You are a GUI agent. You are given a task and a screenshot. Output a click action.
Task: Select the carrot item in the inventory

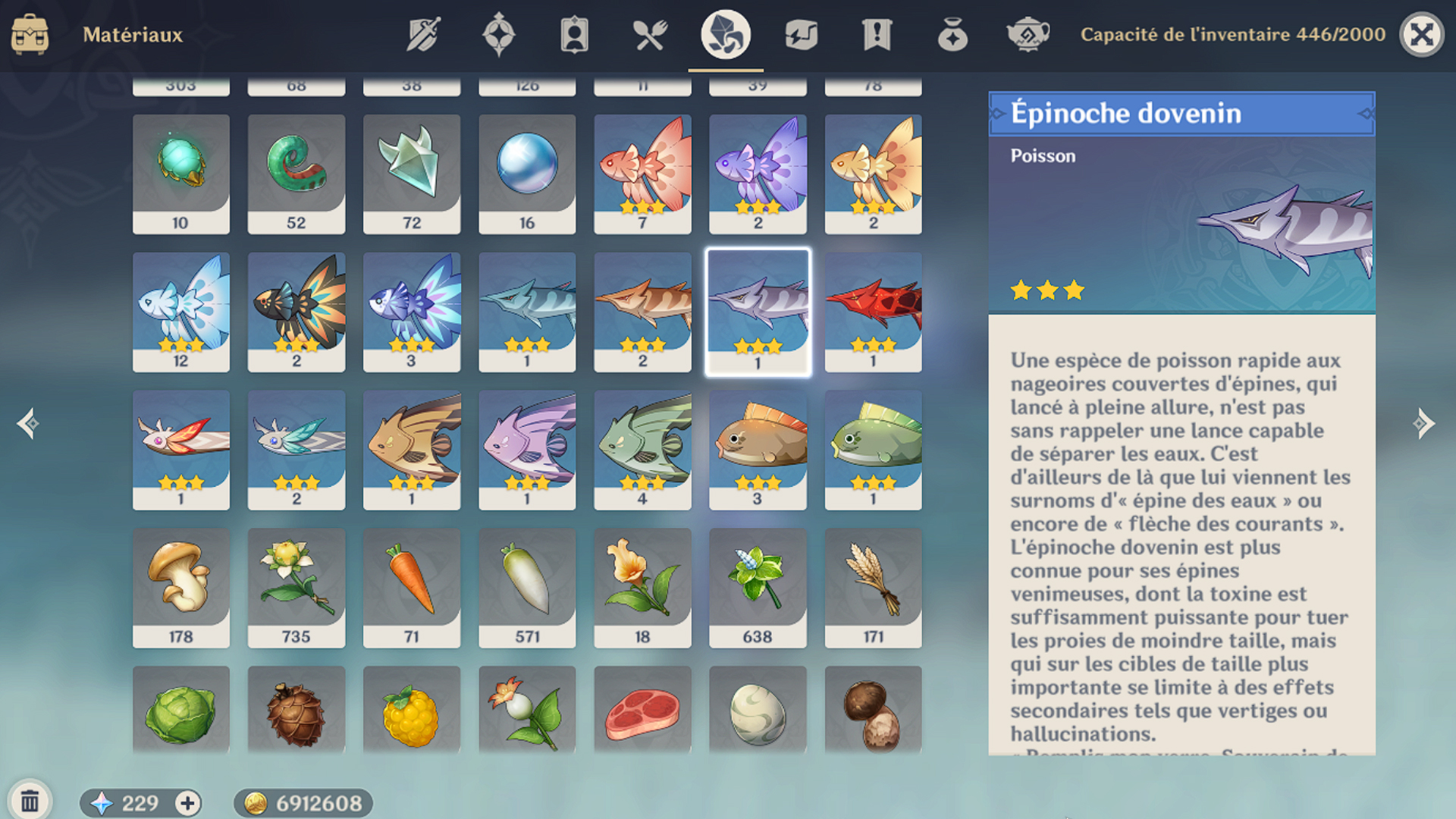(412, 588)
